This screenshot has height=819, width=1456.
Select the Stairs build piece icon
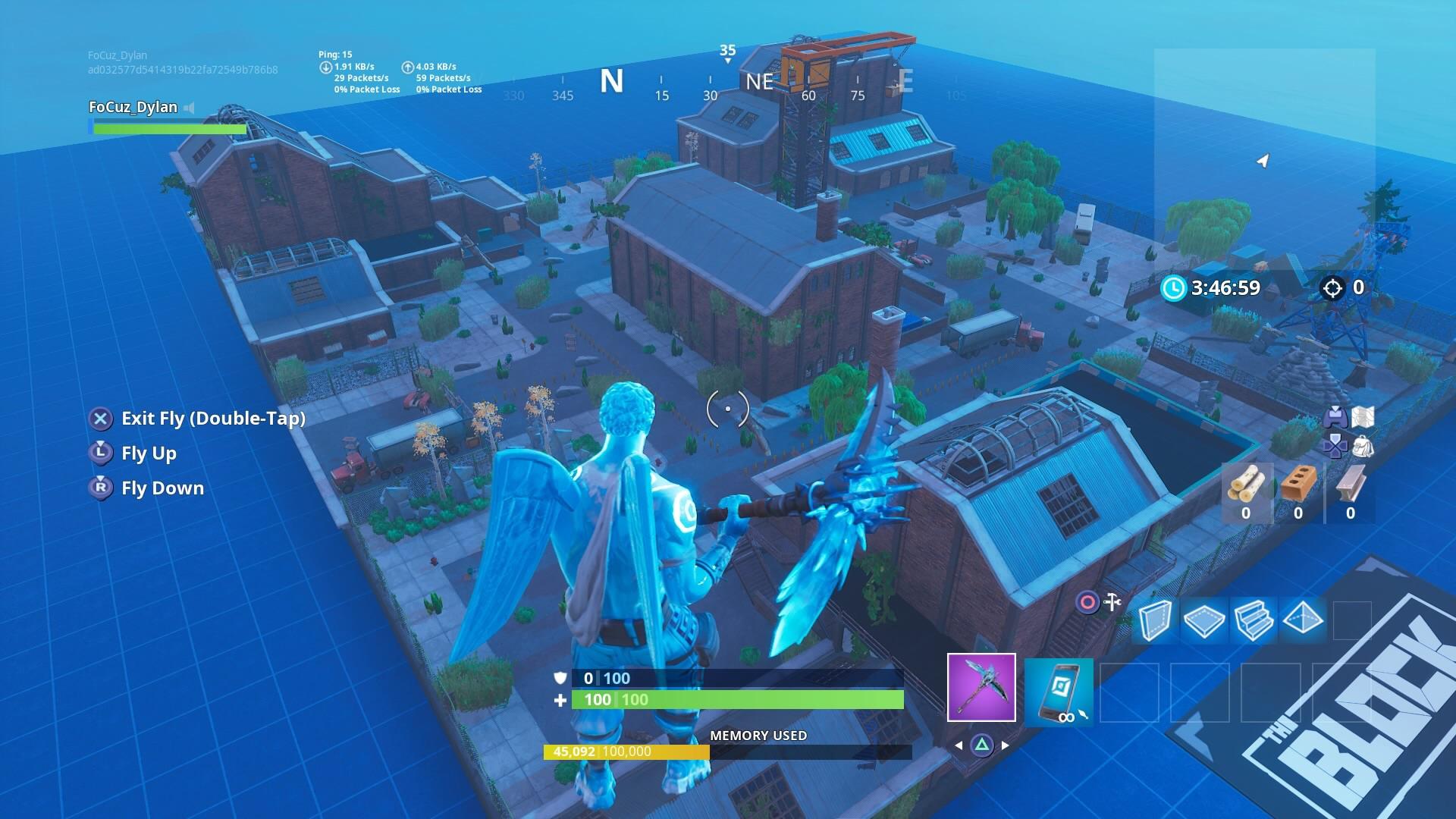point(1254,620)
